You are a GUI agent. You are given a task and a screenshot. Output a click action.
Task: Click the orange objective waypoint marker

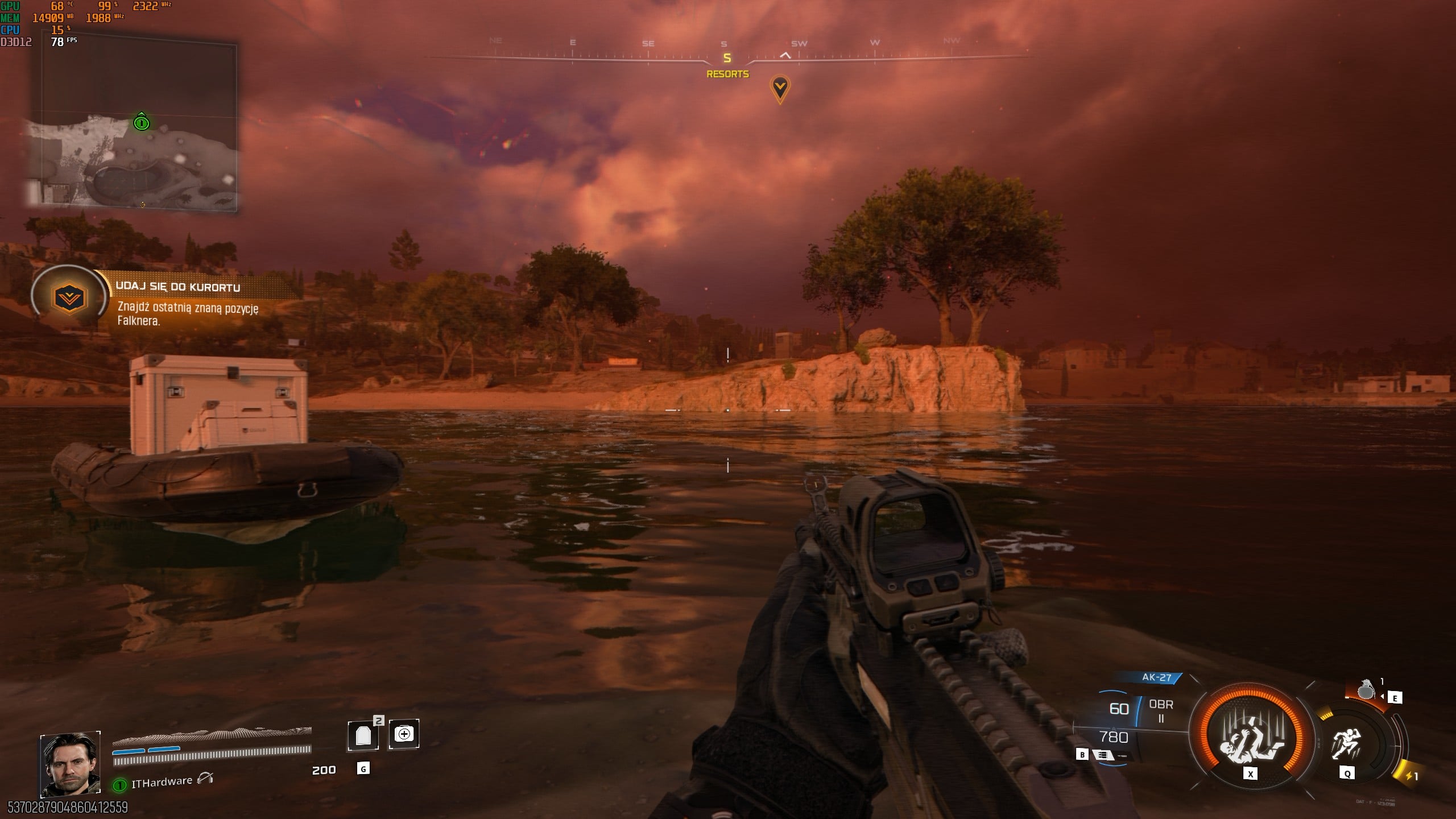(780, 89)
